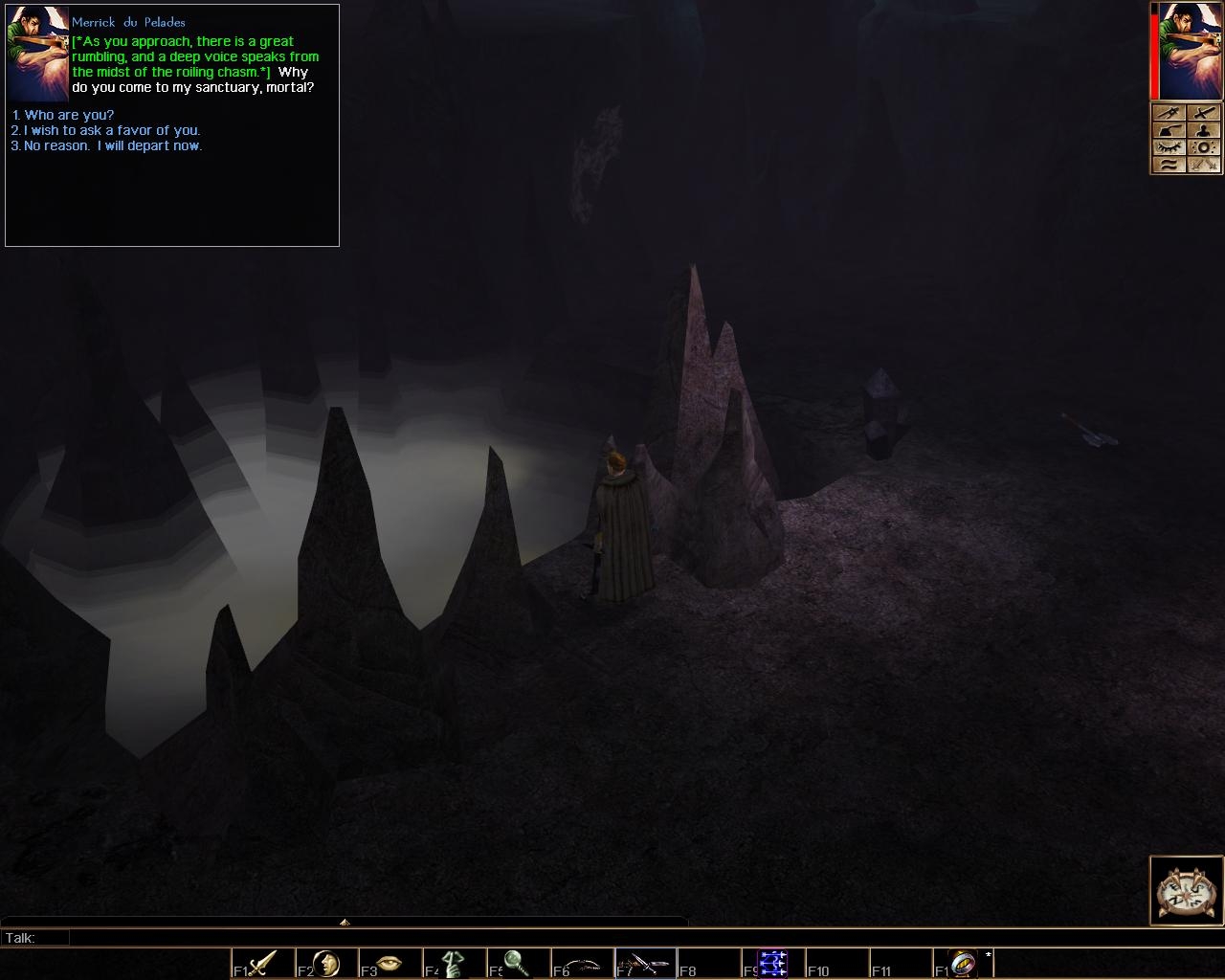The image size is (1225, 980).
Task: Choose the reply "Who are you?"
Action: click(69, 115)
